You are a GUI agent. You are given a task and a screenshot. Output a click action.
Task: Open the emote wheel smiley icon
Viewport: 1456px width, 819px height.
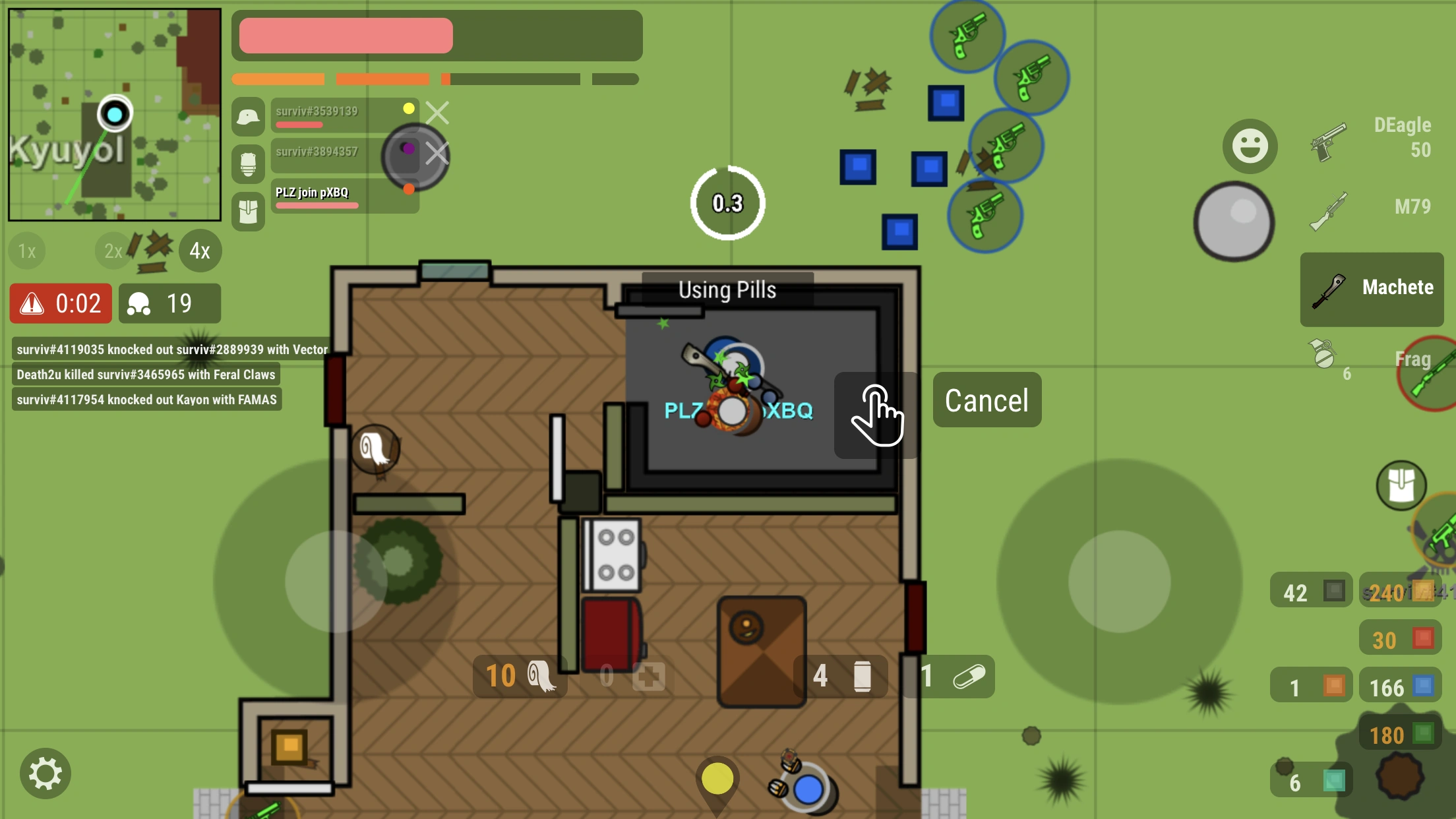(1250, 146)
